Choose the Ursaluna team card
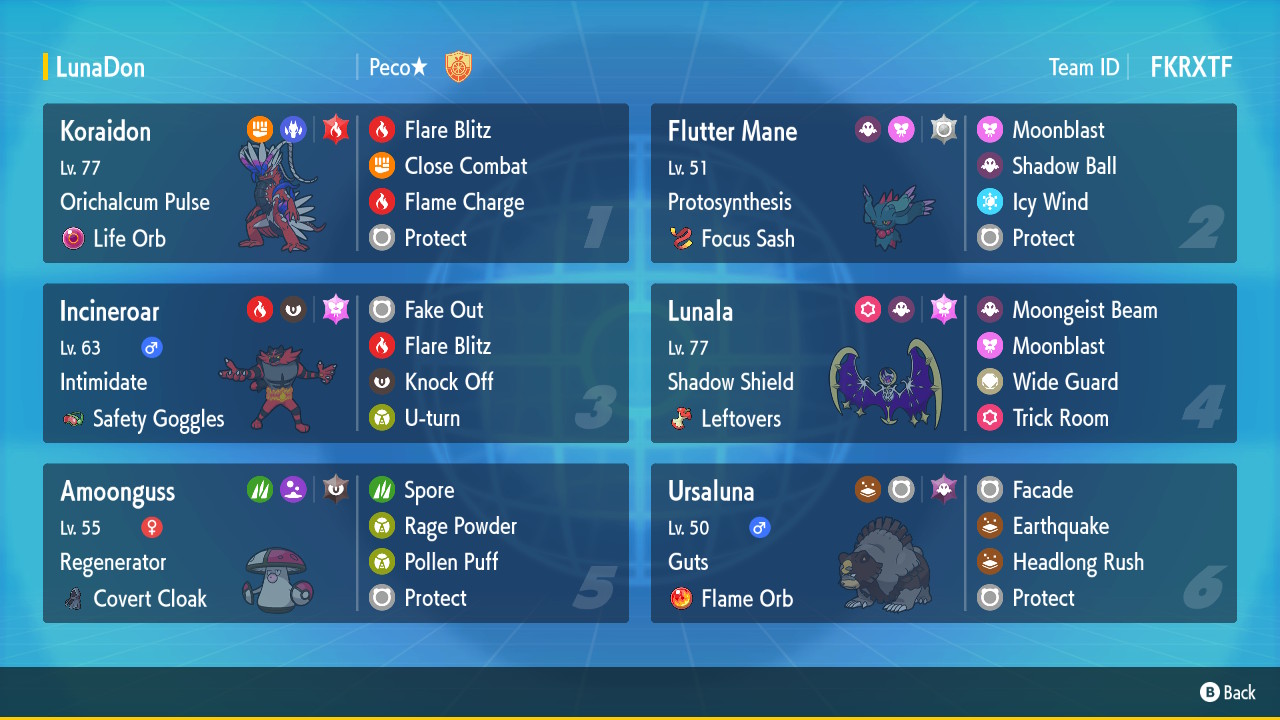 943,543
